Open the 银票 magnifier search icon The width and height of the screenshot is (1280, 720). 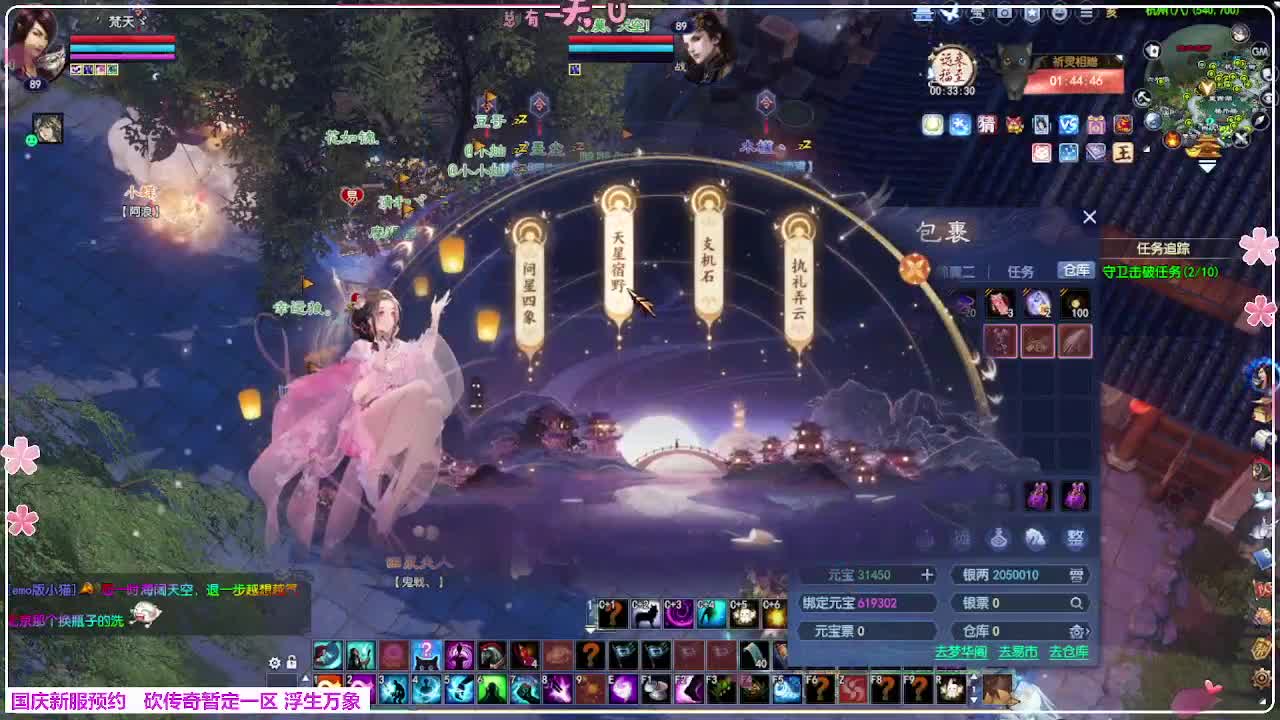point(1076,603)
